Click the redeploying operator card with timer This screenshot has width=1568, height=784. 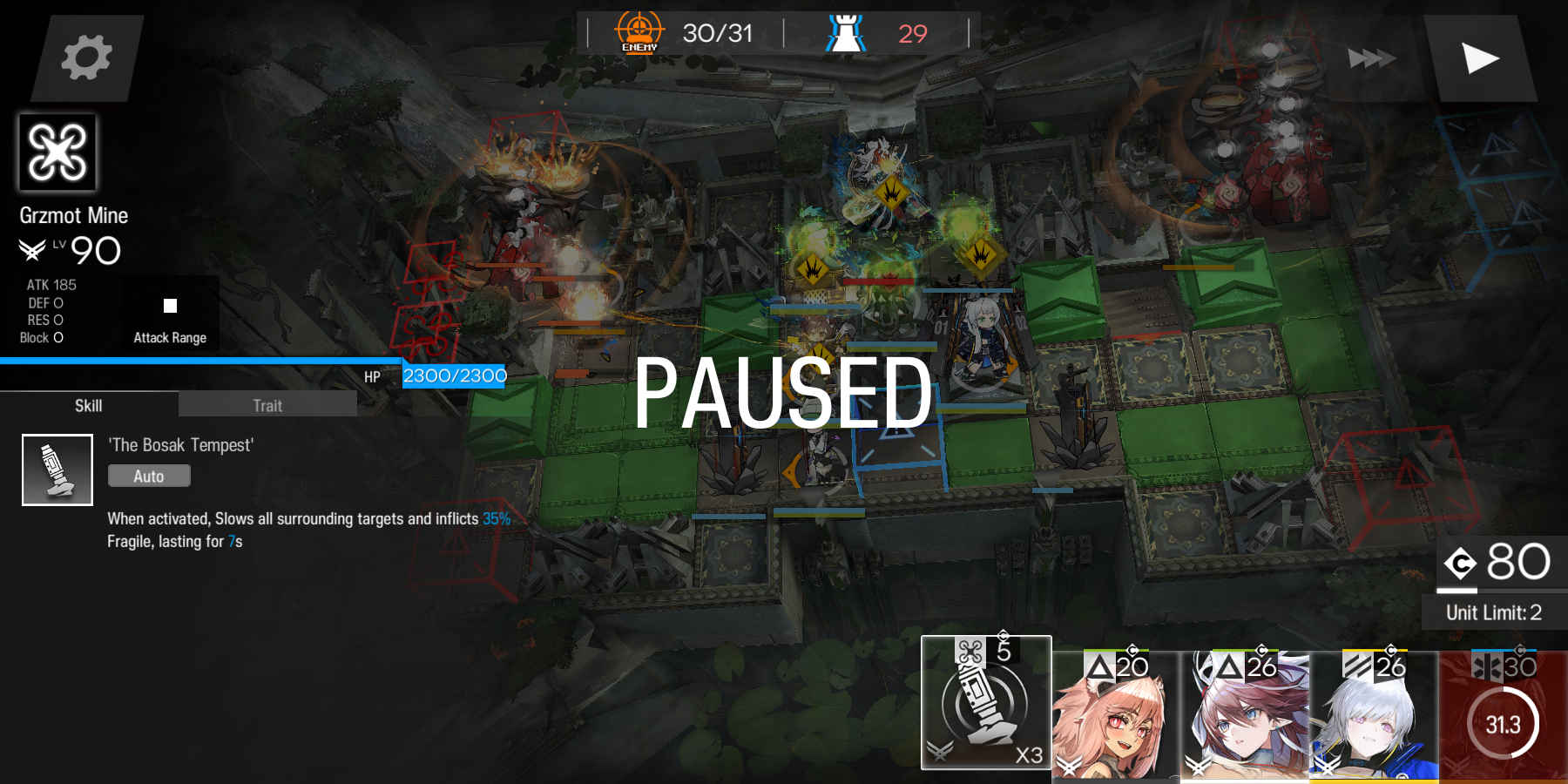click(x=1504, y=716)
